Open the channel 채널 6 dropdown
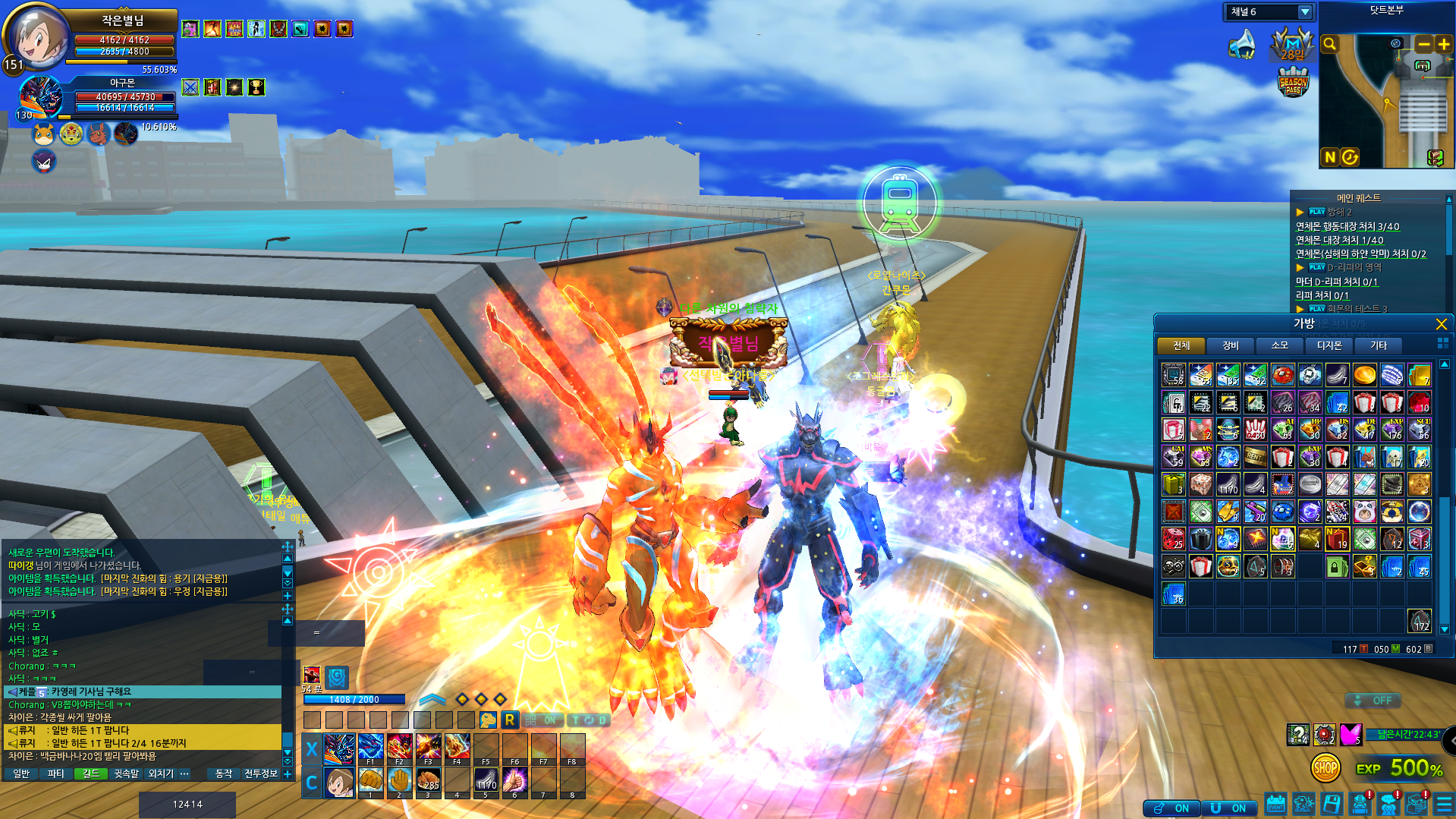 point(1304,12)
